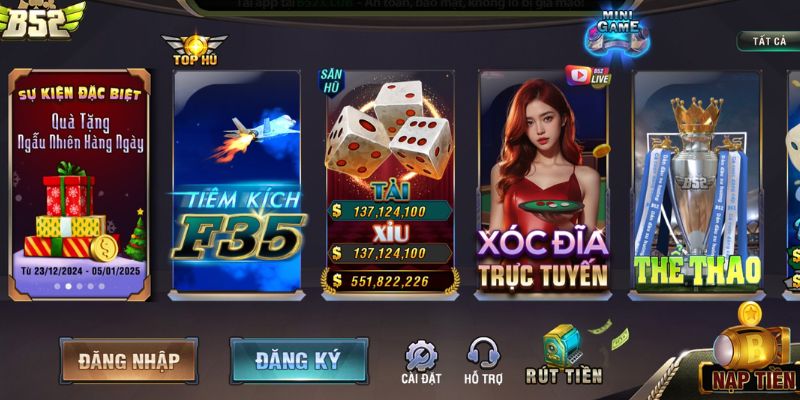Image resolution: width=800 pixels, height=400 pixels.
Task: Open the Rút Tiền withdrawal icon
Action: (564, 356)
